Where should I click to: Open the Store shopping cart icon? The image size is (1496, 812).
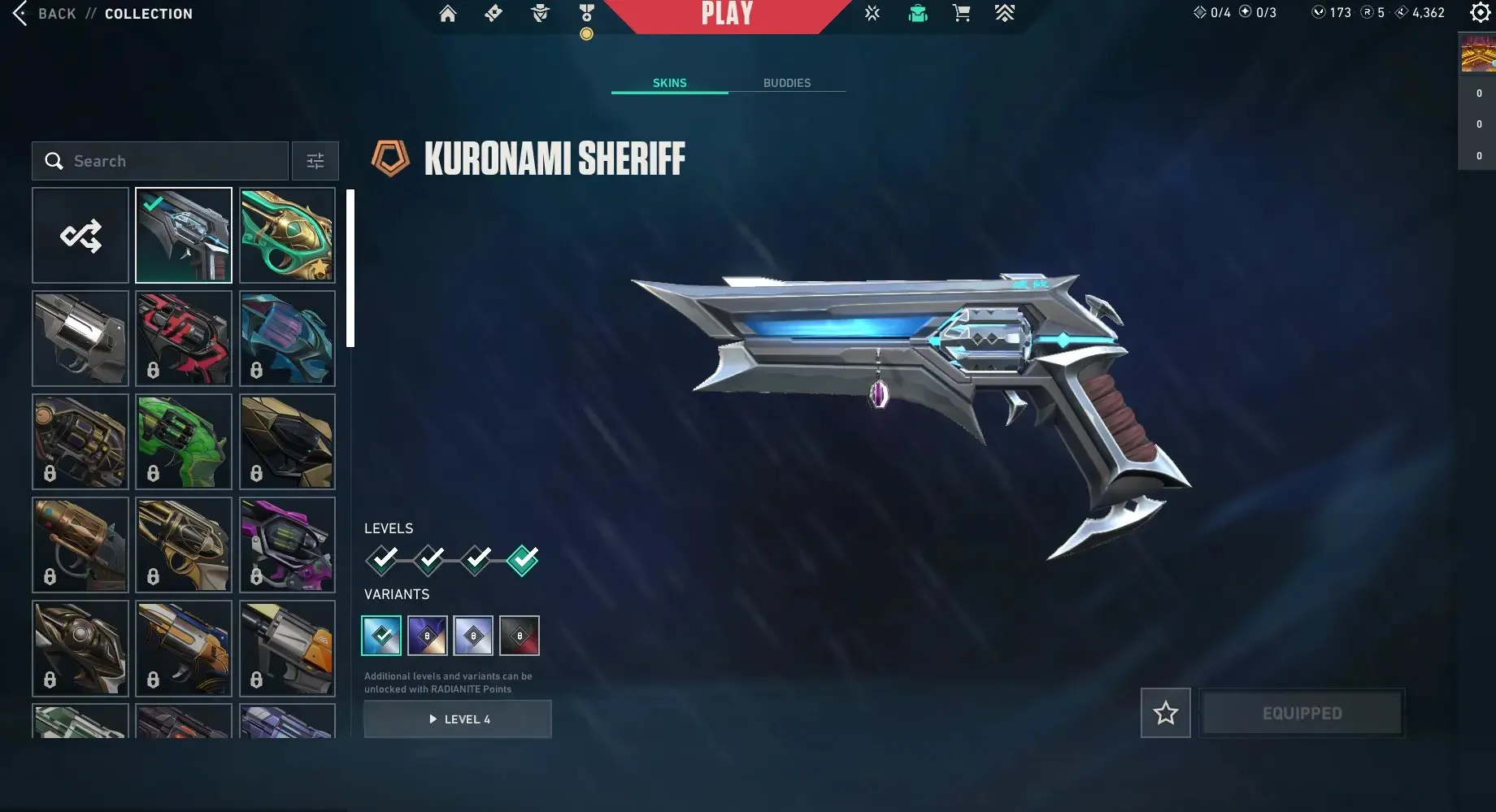point(961,14)
